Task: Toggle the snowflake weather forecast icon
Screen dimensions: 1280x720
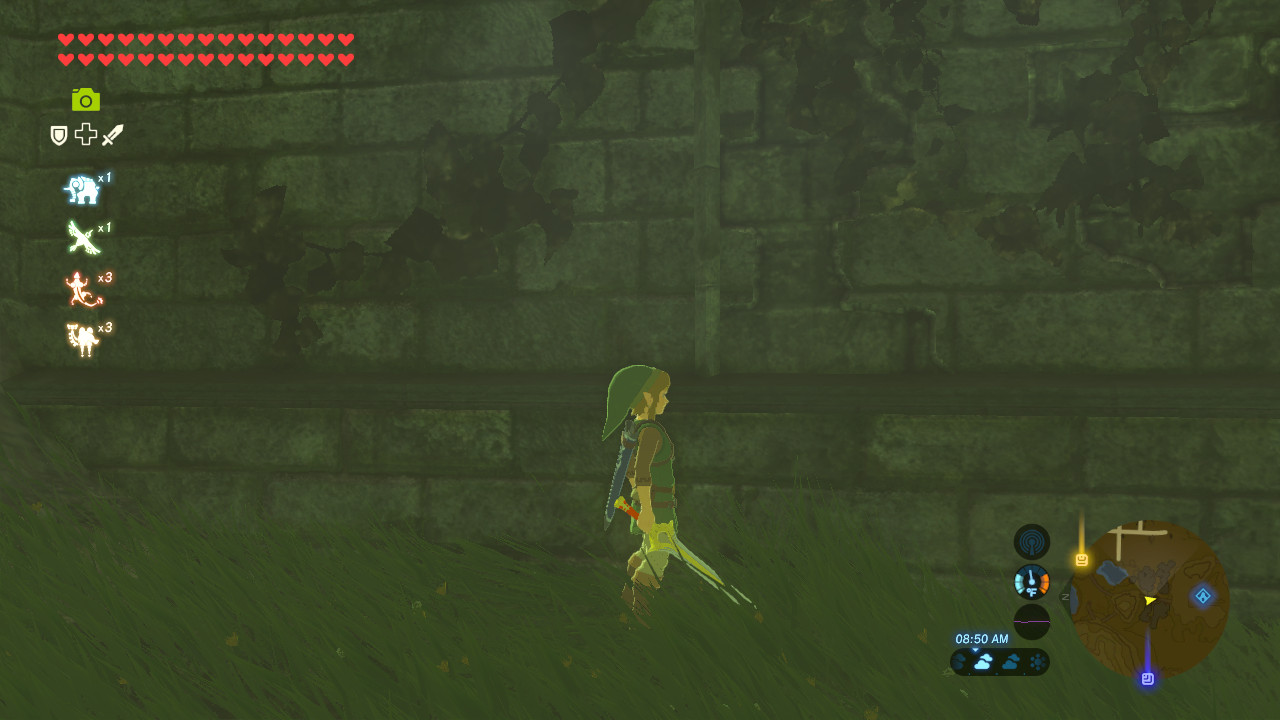Action: pos(1037,661)
